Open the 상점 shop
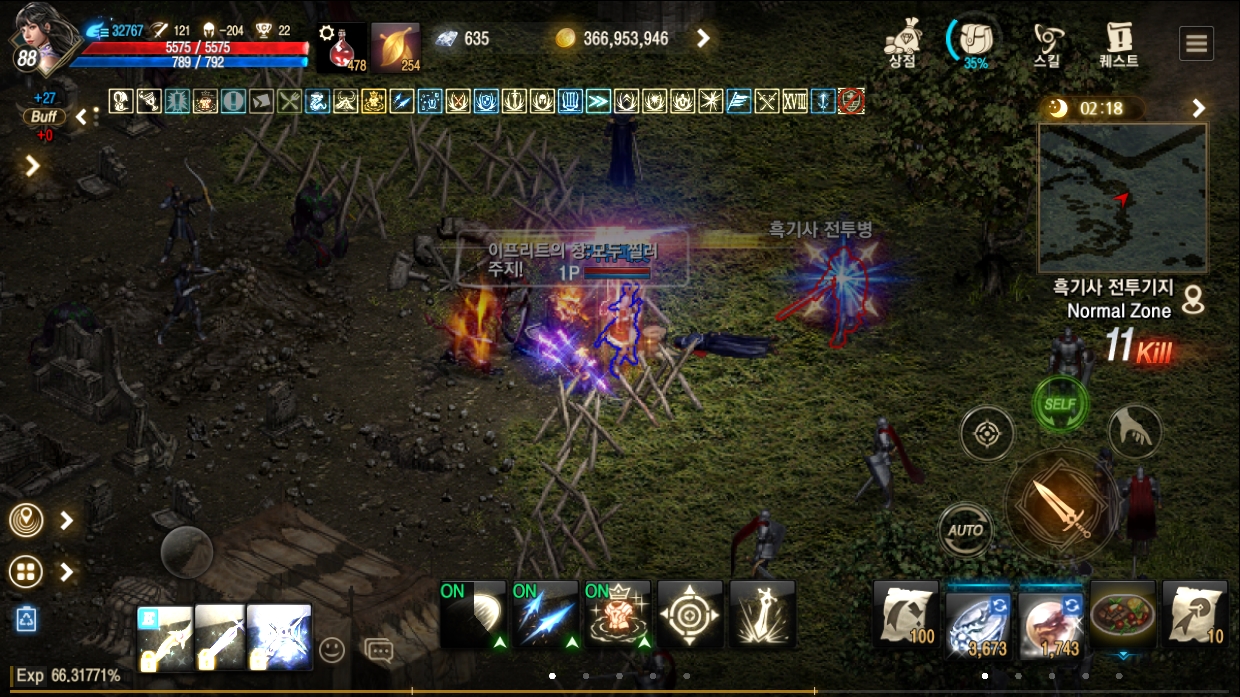1240x697 pixels. point(903,42)
